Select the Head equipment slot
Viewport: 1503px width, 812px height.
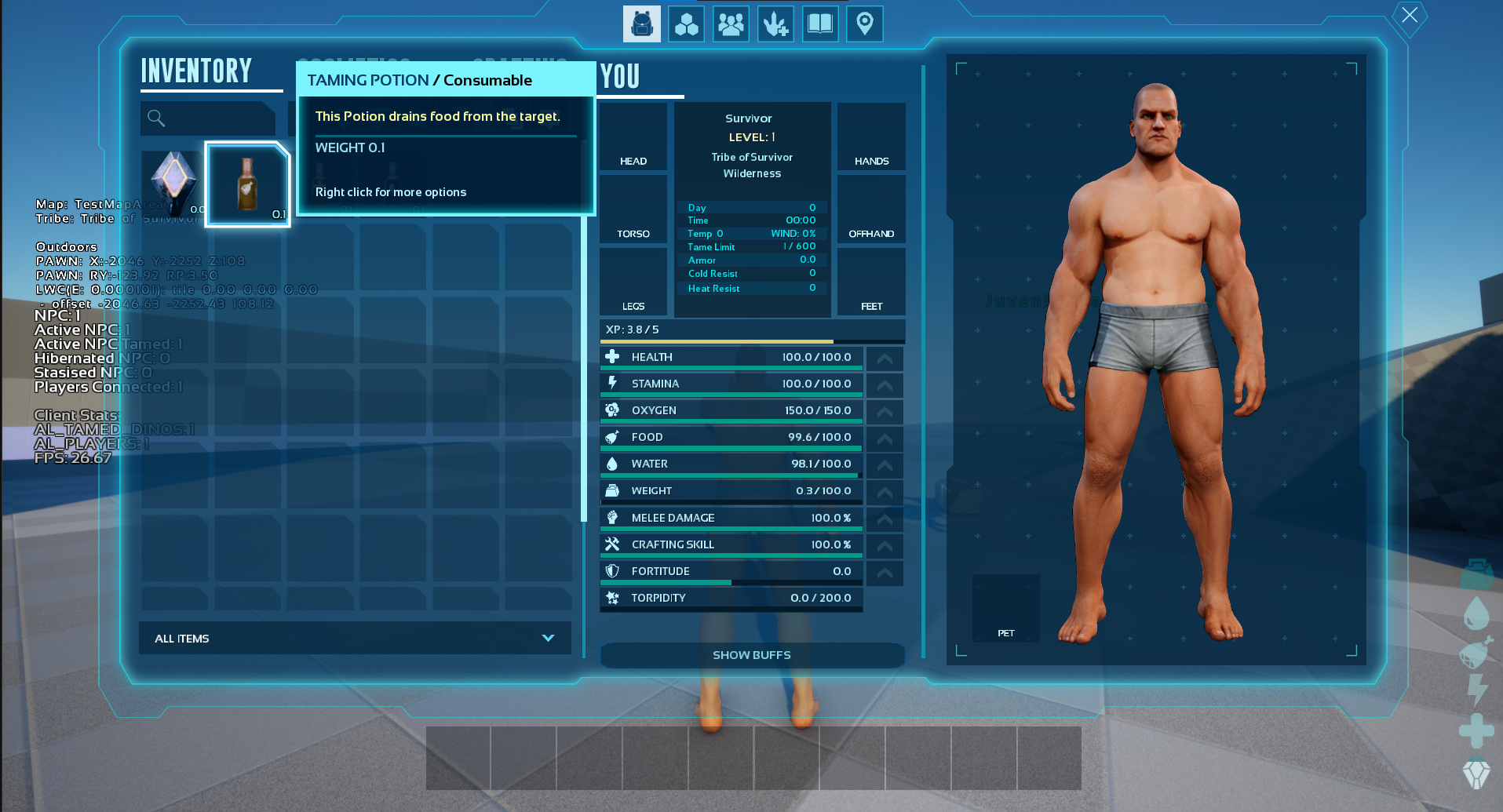[x=633, y=137]
